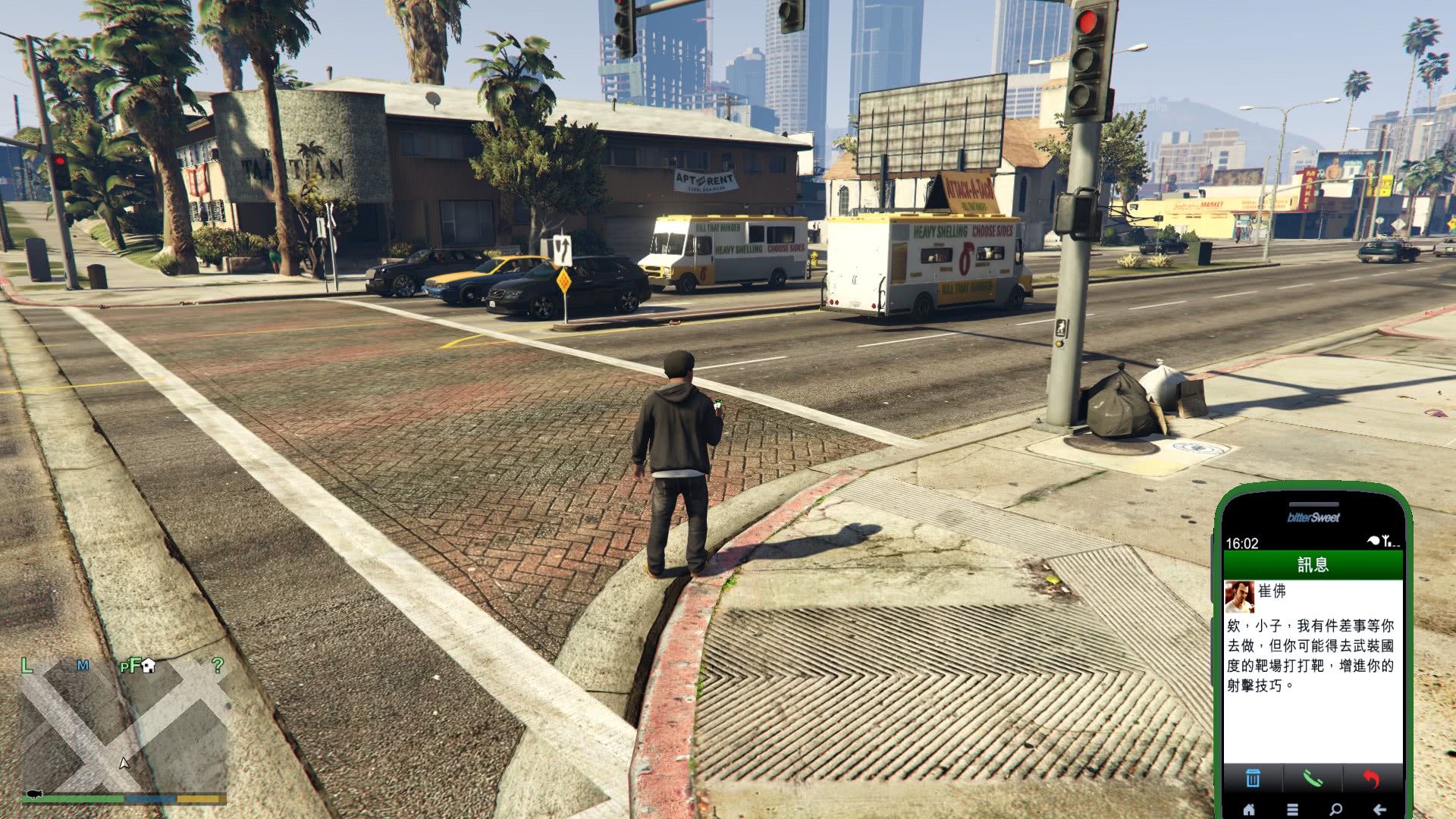Open the phone's three-line menu icon
Image resolution: width=1456 pixels, height=819 pixels.
pos(1293,809)
